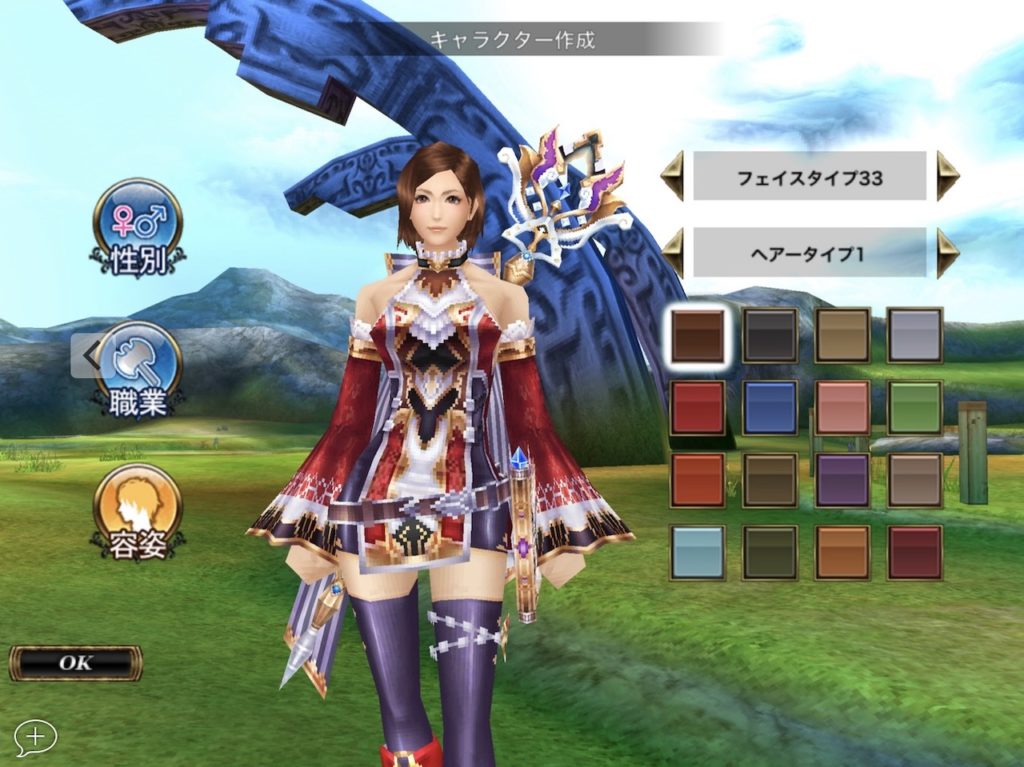Screen dimensions: 1024x767
Task: Choose the purple hair color swatch
Action: click(x=842, y=480)
